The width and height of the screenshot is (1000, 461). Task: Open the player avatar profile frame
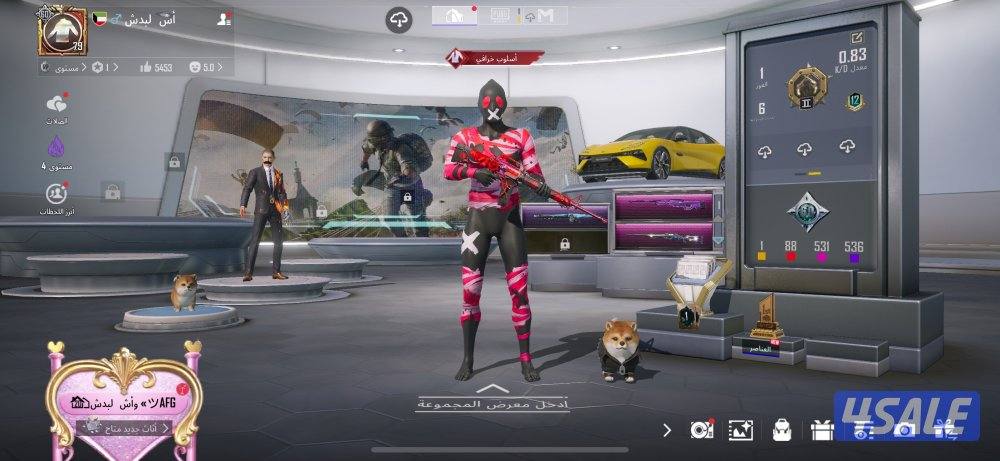click(x=62, y=29)
